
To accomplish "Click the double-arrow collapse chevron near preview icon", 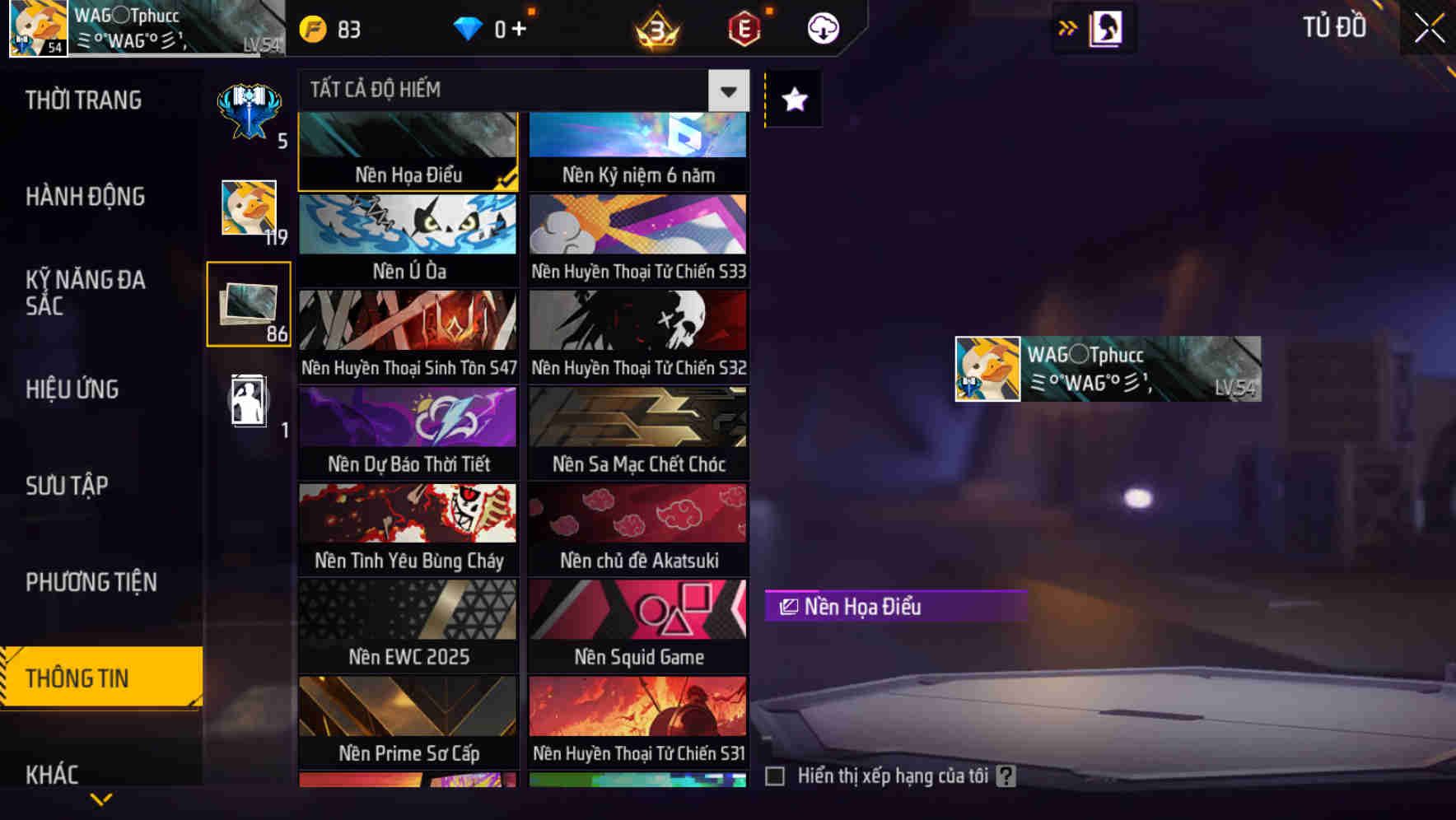I will (x=1067, y=27).
